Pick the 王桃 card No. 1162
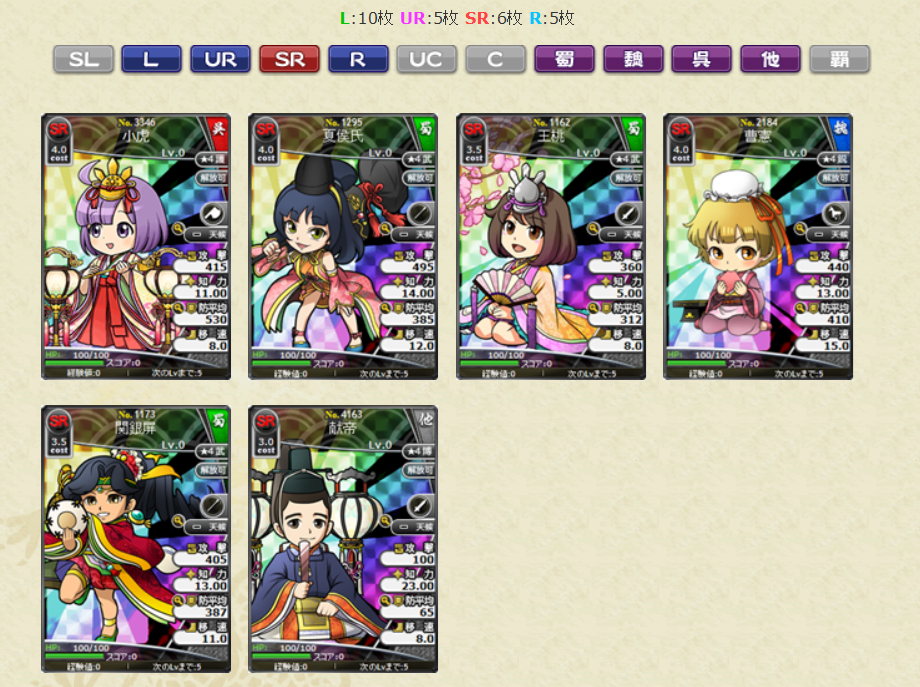The height and width of the screenshot is (687, 920). [x=551, y=246]
